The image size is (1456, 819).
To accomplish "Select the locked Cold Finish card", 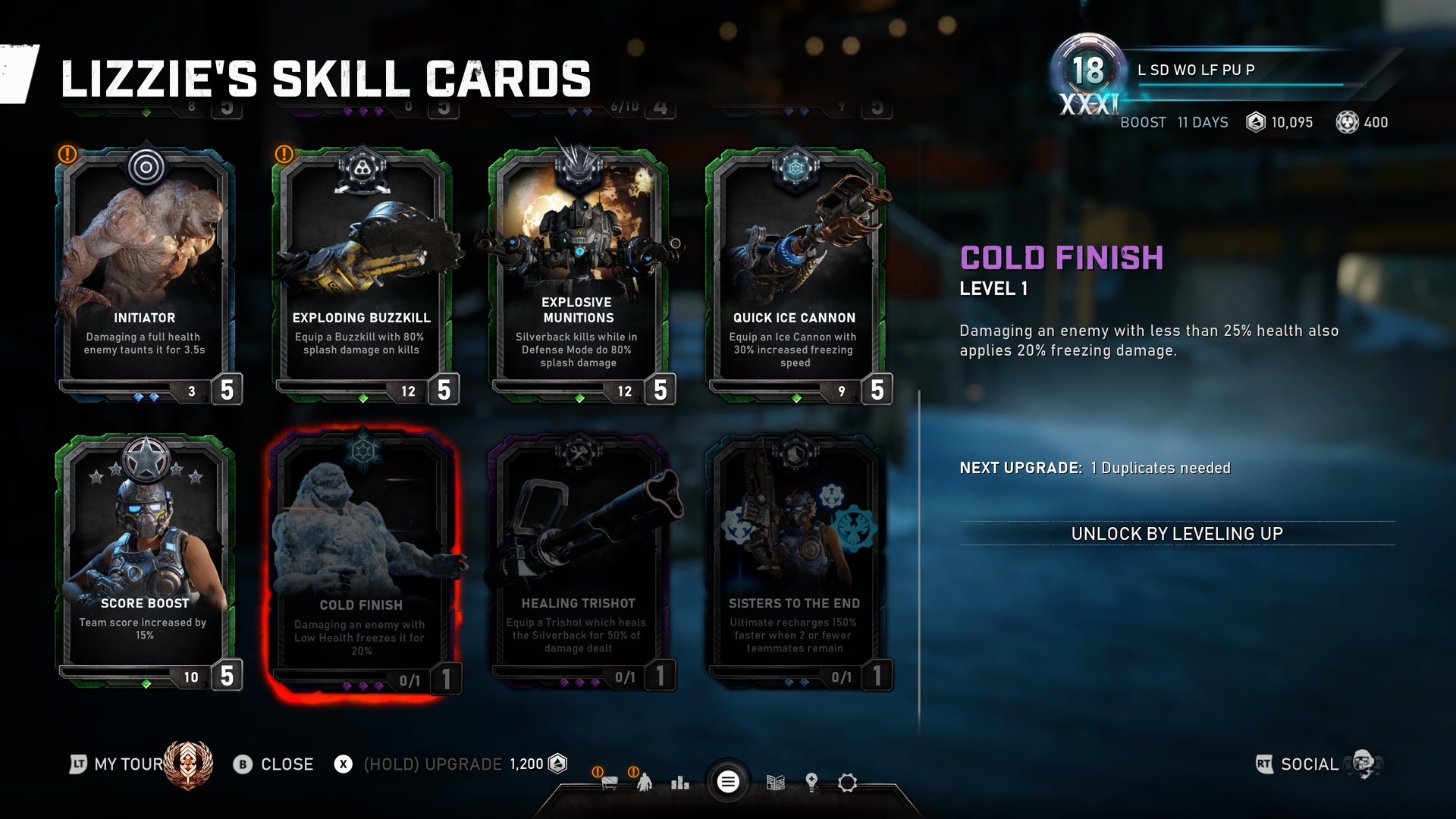I will [362, 563].
